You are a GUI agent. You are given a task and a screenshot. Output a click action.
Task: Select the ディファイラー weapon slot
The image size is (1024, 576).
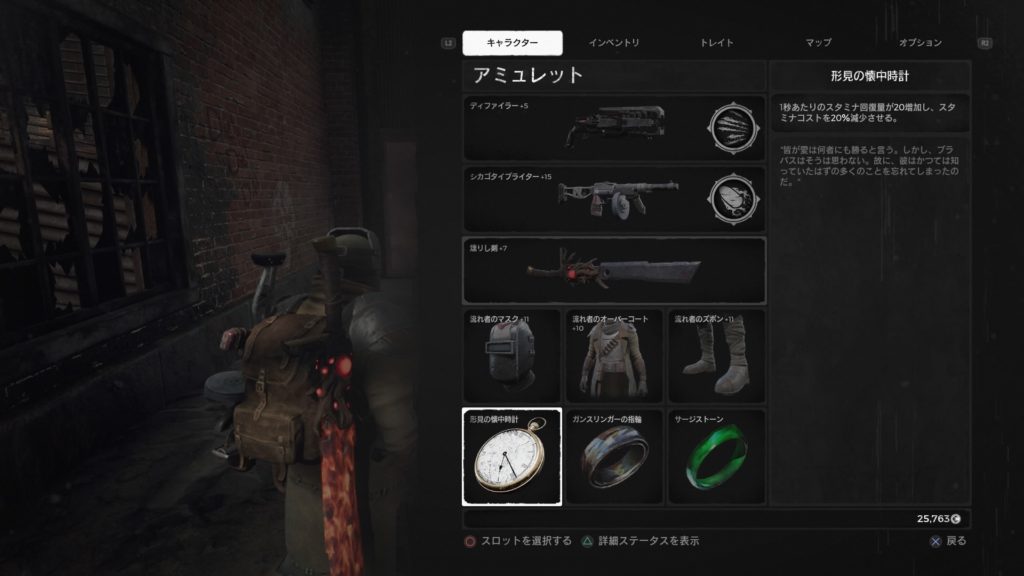(x=585, y=128)
